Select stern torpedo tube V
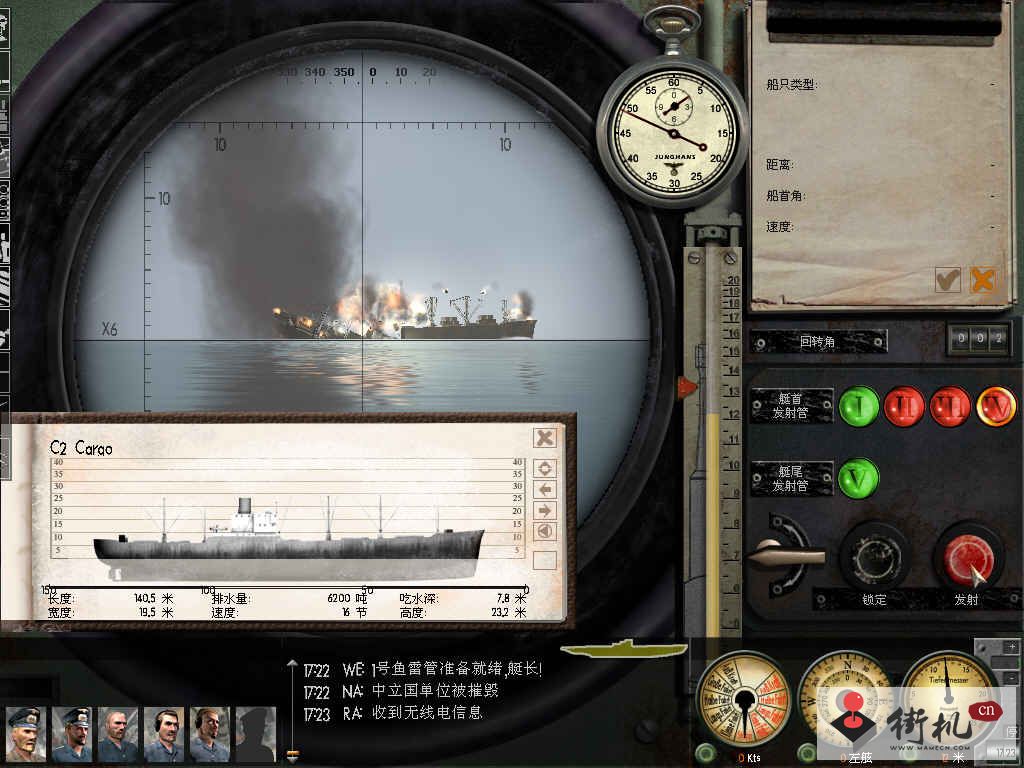The height and width of the screenshot is (768, 1024). pos(858,477)
